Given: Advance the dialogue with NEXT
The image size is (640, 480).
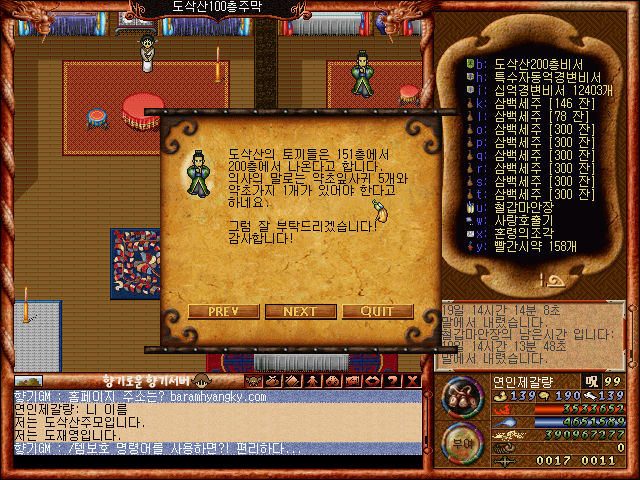Looking at the screenshot, I should click(x=300, y=311).
